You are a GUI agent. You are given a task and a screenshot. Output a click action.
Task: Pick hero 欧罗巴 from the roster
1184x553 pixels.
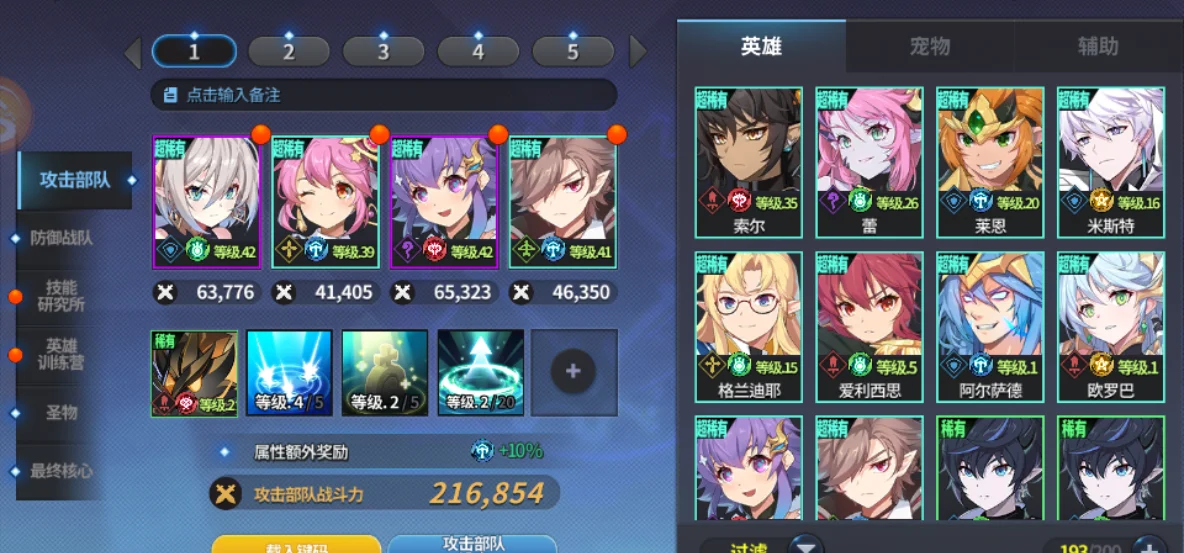tap(1110, 325)
